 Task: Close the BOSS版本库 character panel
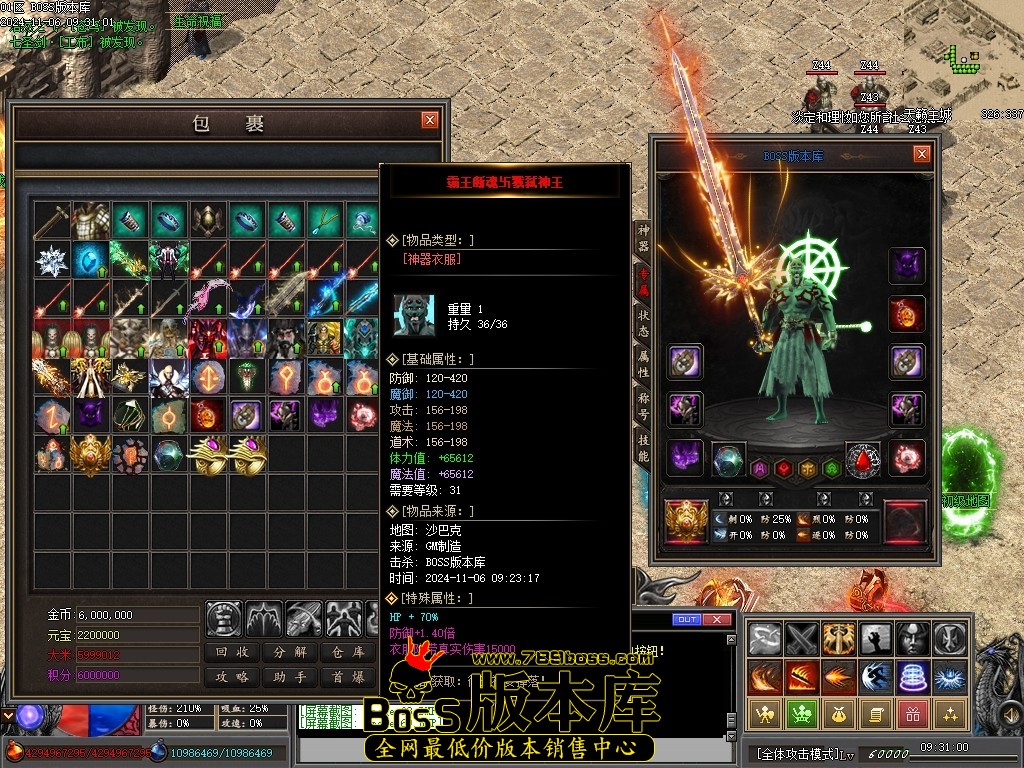(x=922, y=154)
